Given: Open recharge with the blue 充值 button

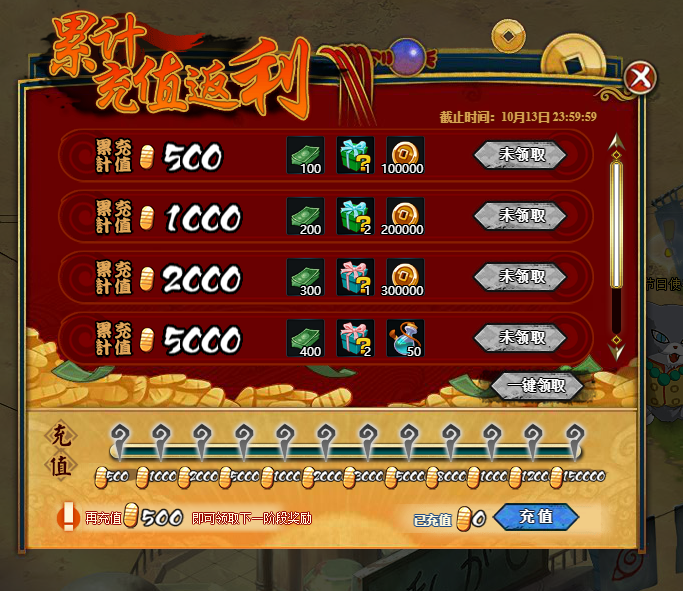Looking at the screenshot, I should pos(536,516).
